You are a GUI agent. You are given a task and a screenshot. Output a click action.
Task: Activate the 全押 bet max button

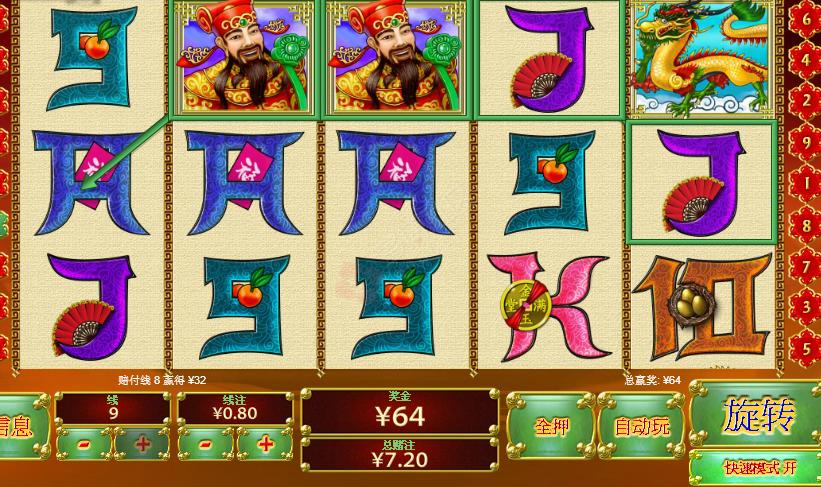[551, 426]
